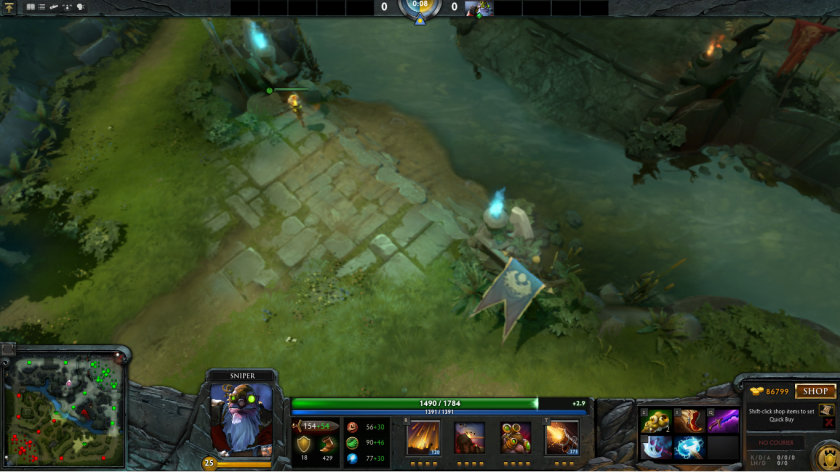
Task: Use the purple blade inventory item
Action: (x=722, y=421)
